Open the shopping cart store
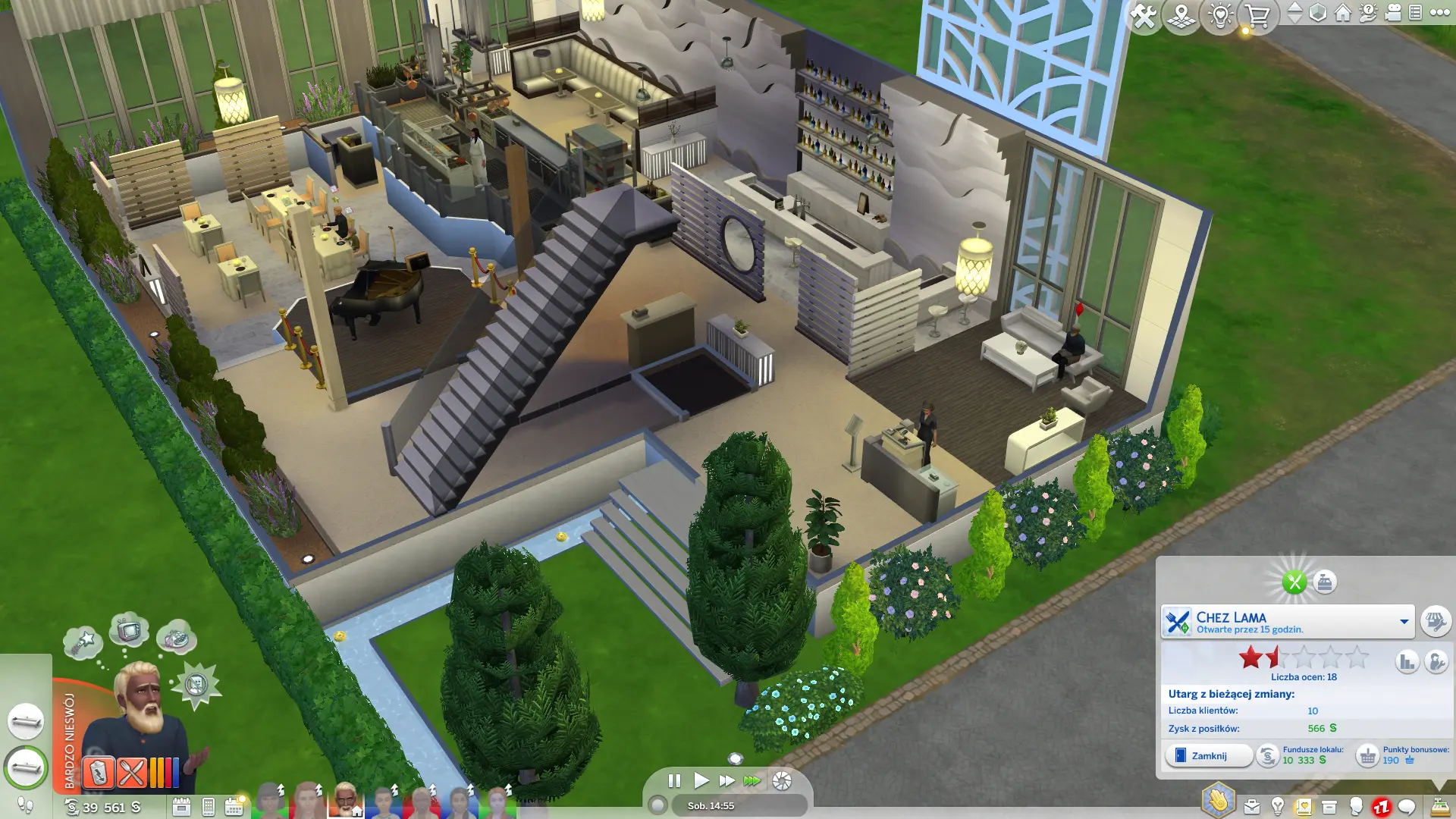 pyautogui.click(x=1257, y=15)
